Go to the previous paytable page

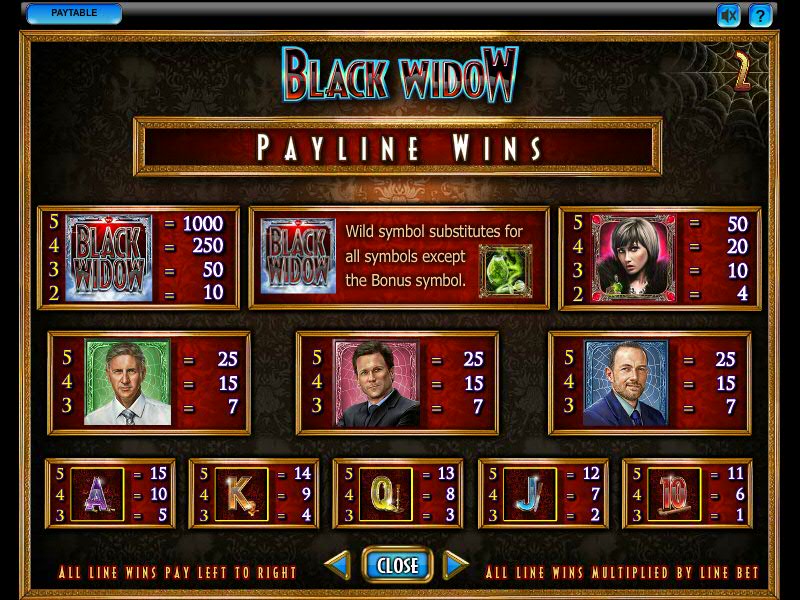pyautogui.click(x=337, y=566)
